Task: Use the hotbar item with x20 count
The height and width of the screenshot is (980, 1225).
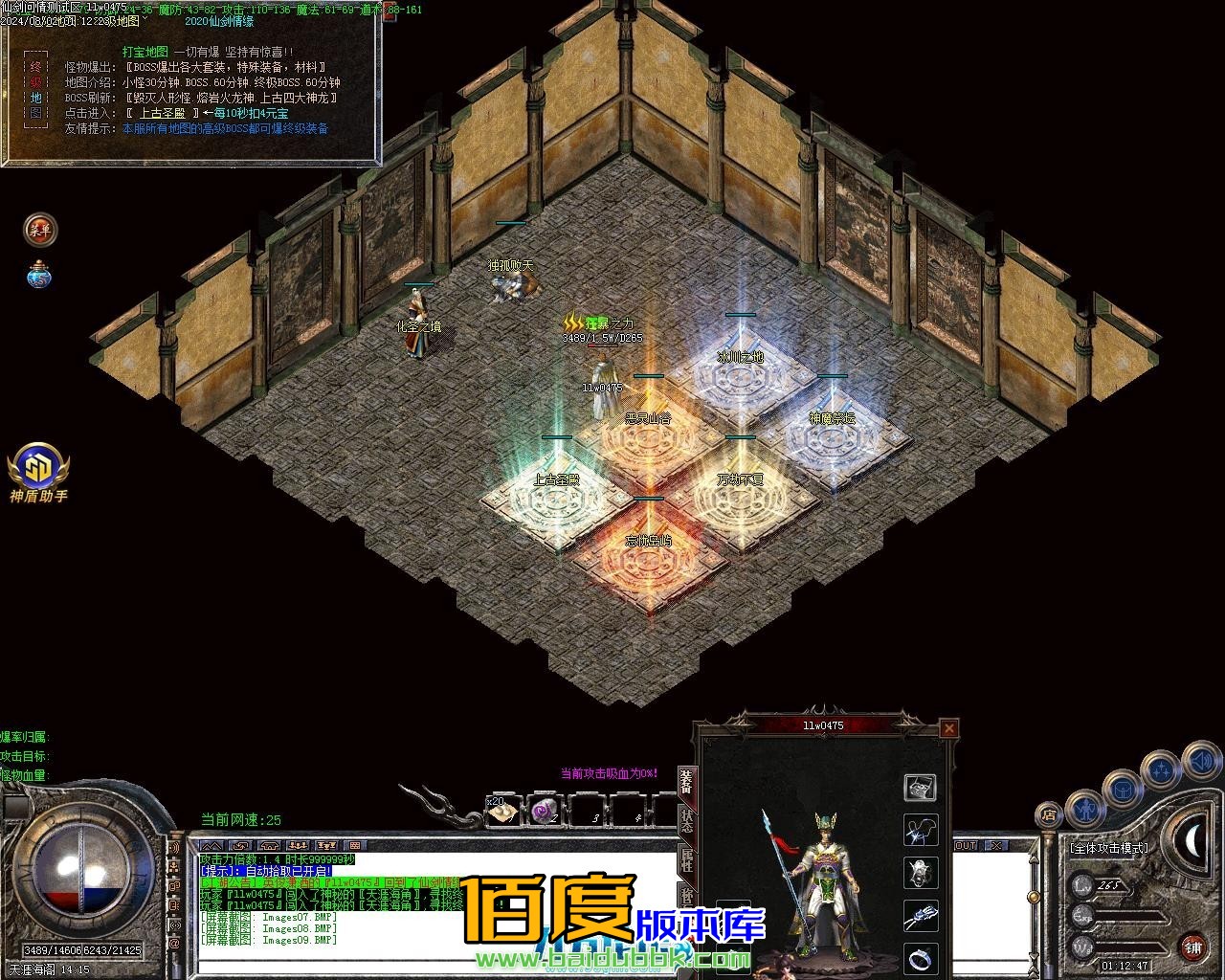Action: tap(502, 812)
